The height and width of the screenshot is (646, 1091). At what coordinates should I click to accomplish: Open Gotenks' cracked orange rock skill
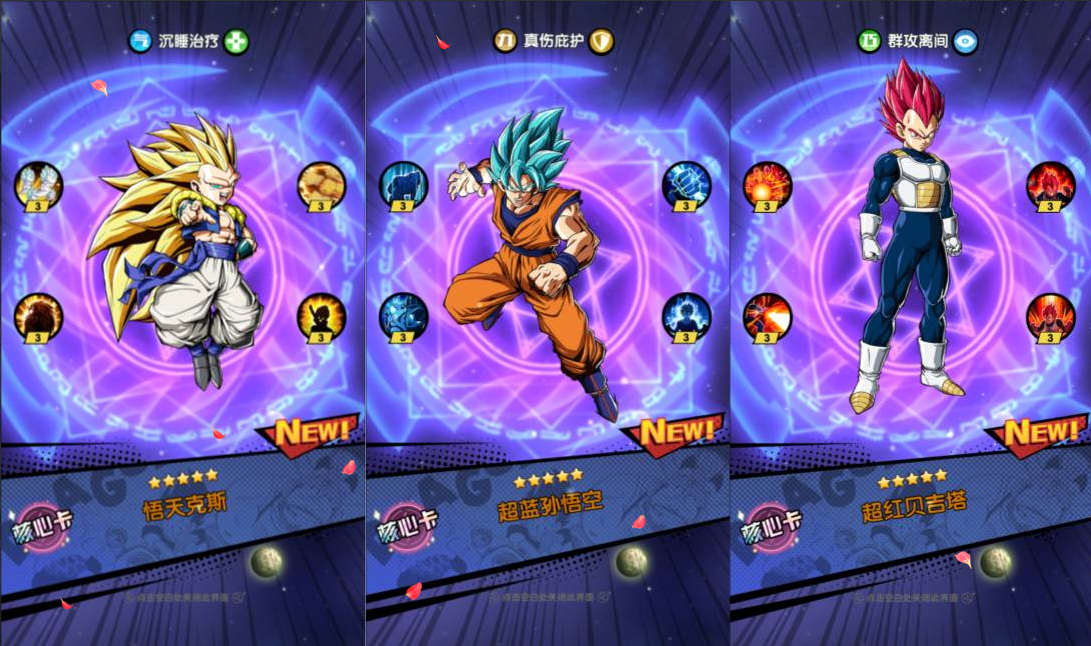tap(322, 184)
